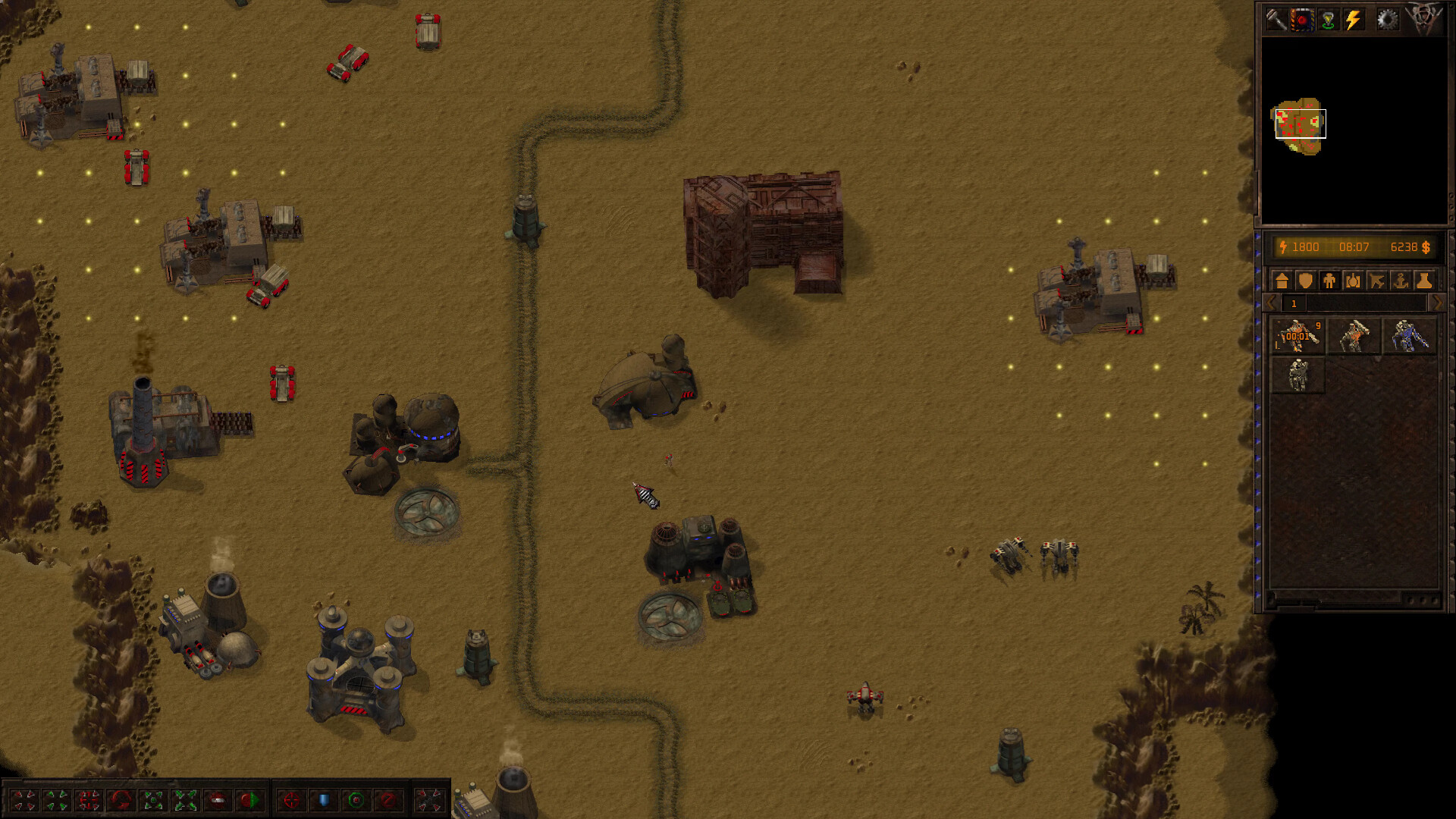The height and width of the screenshot is (819, 1456).
Task: Click the left chevron on production pages
Action: (x=1269, y=303)
